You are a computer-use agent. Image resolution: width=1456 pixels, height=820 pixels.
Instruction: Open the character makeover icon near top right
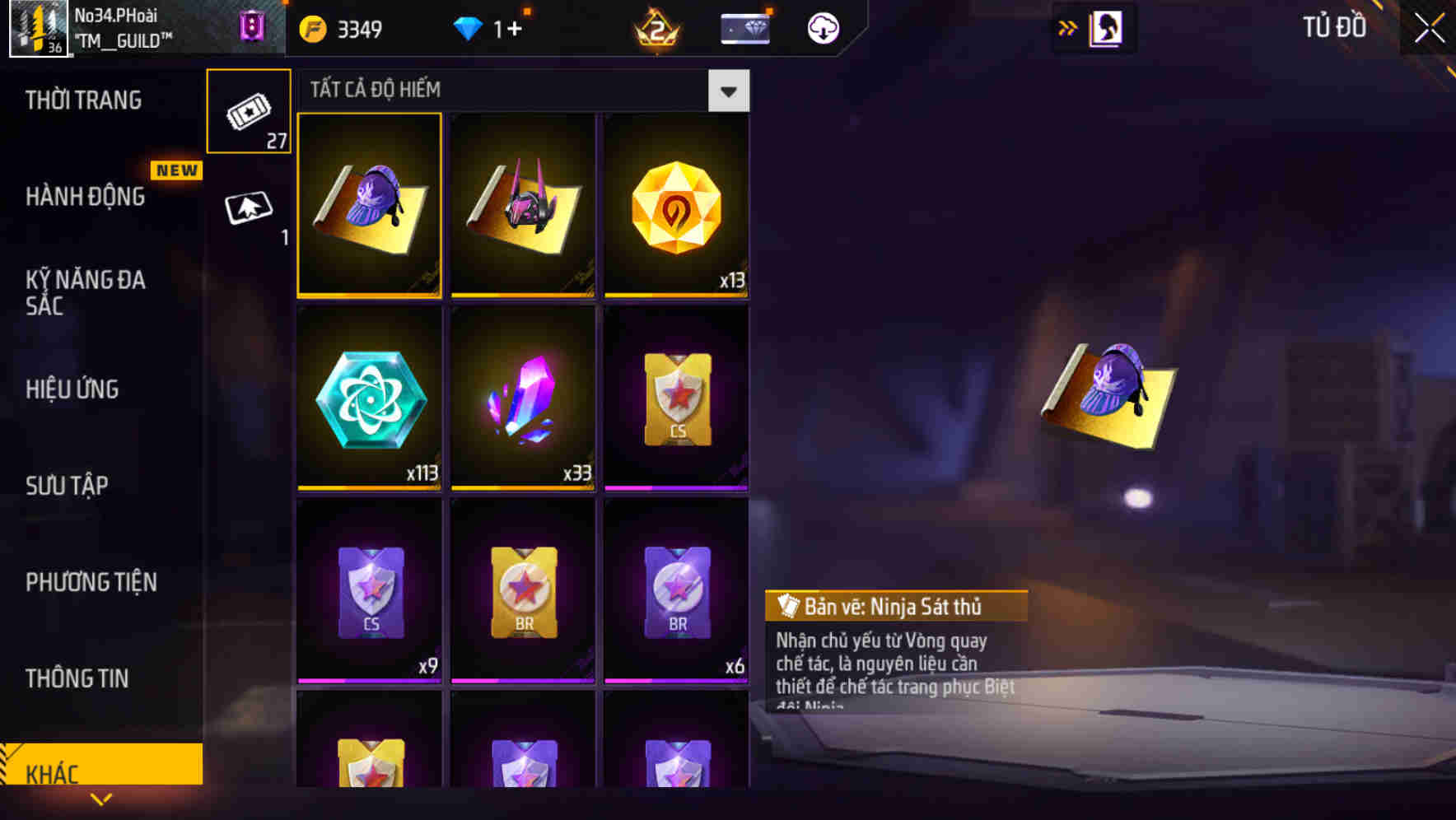[x=1108, y=27]
